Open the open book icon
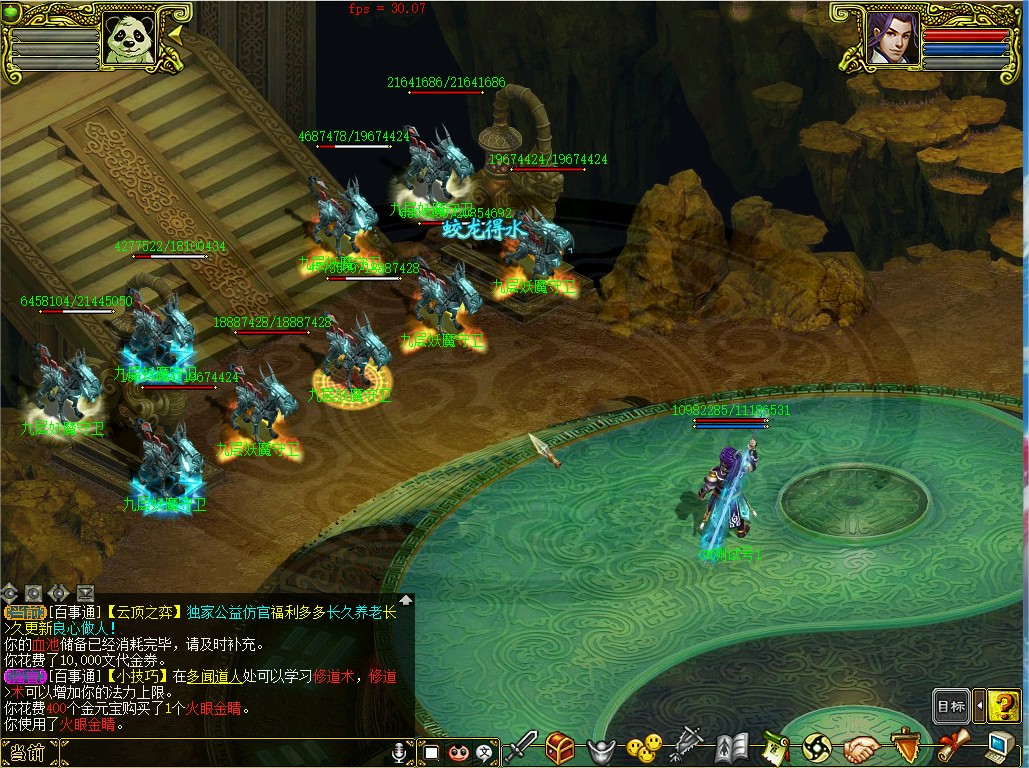This screenshot has height=768, width=1029. click(732, 746)
